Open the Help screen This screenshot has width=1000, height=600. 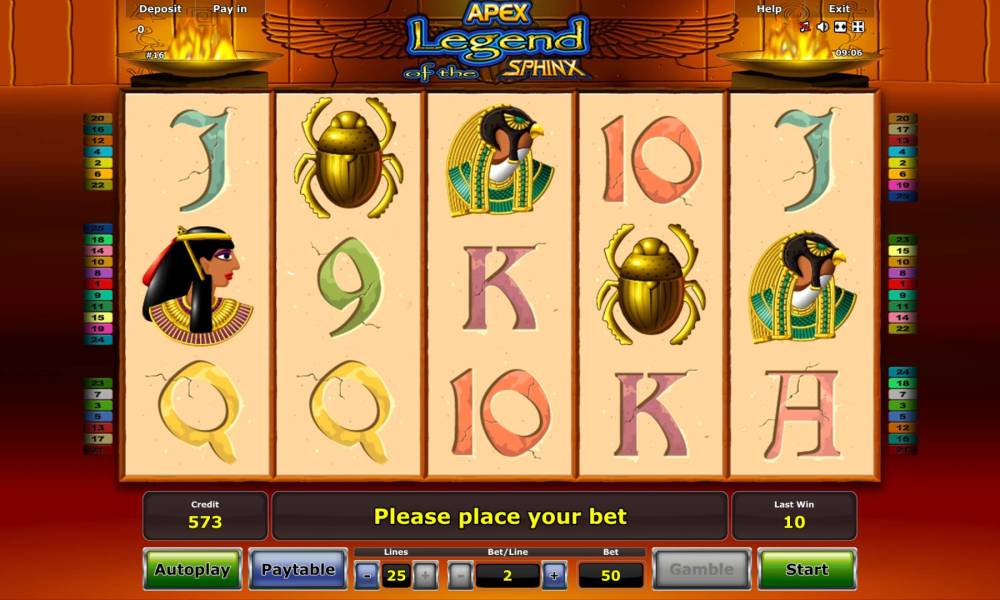coord(769,9)
